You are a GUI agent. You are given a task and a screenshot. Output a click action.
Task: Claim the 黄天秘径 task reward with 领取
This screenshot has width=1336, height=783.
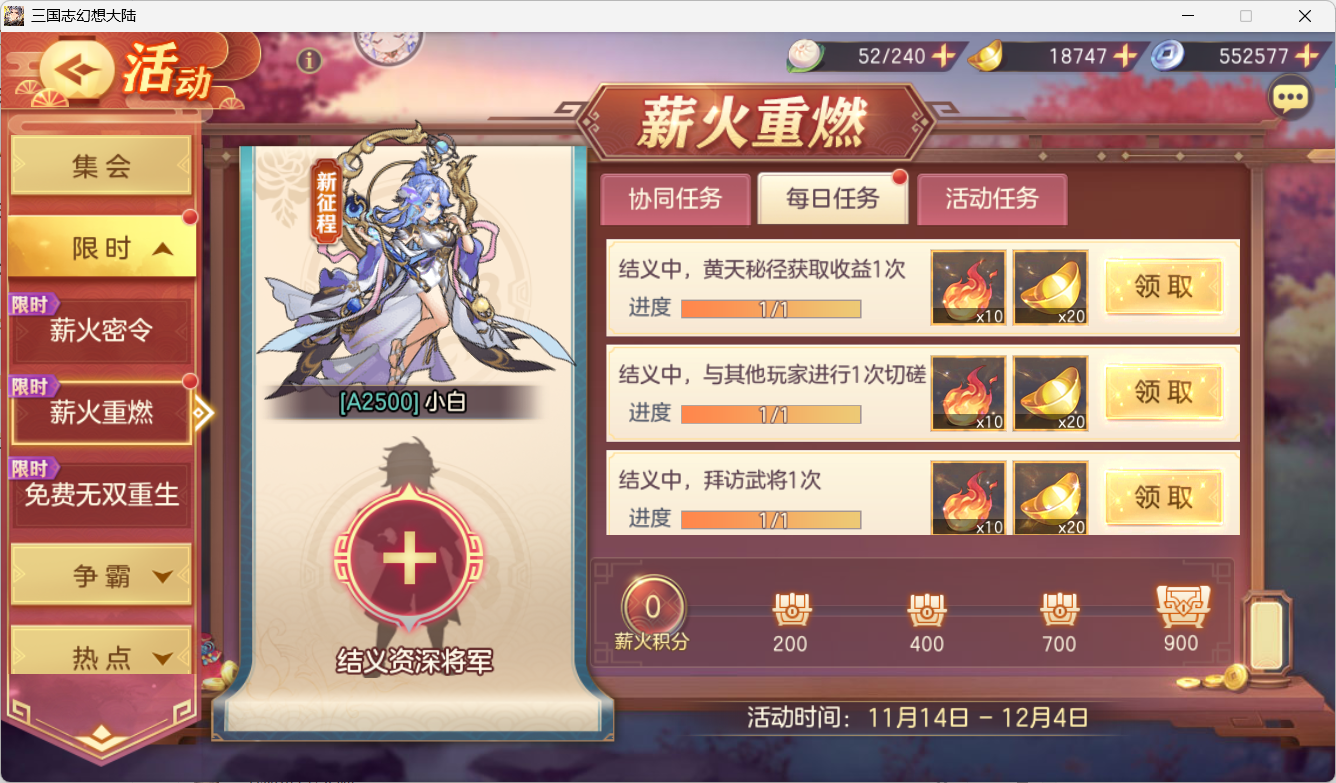coord(1163,287)
